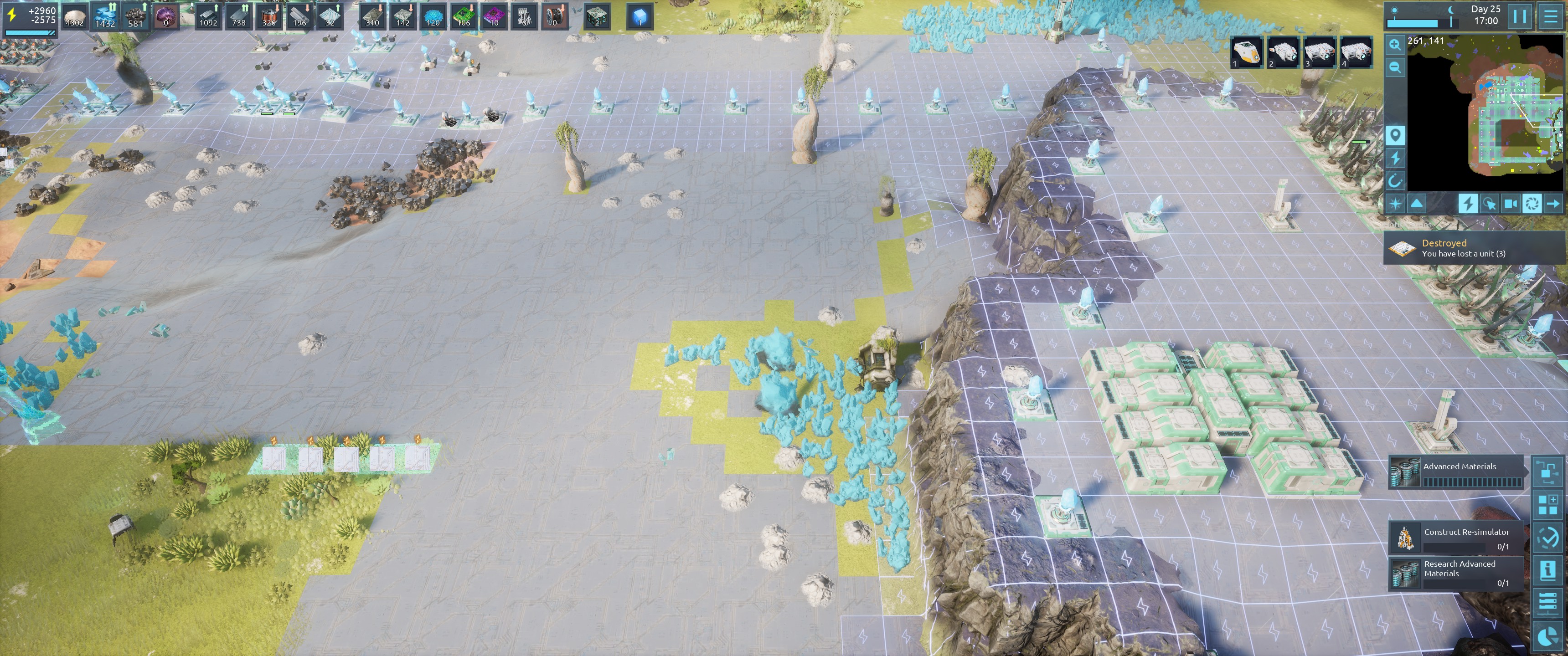The image size is (1568, 656).
Task: Pause the game with the pause button
Action: 1519,16
